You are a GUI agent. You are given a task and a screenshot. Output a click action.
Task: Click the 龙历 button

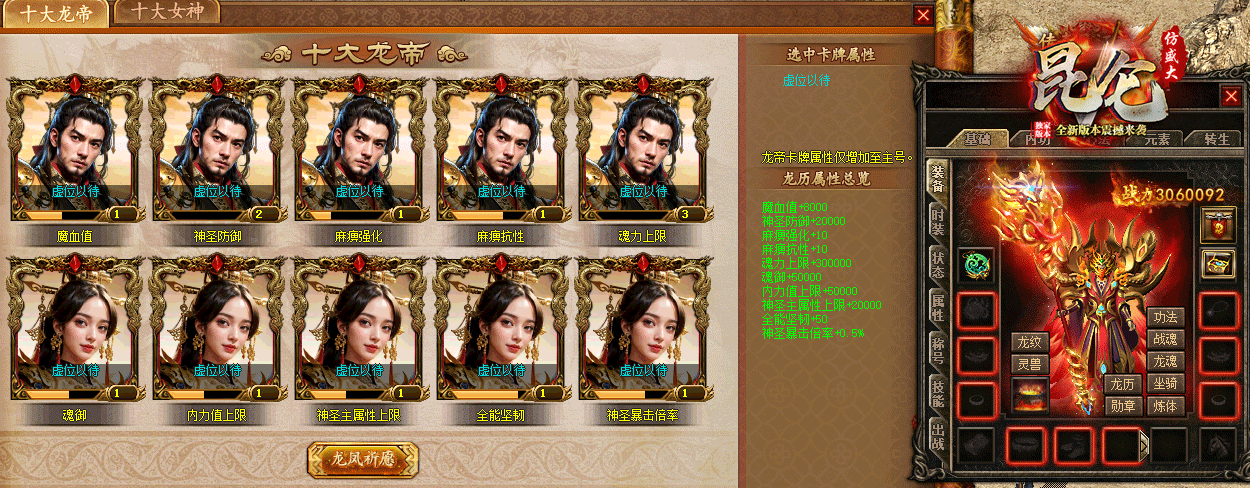pos(1121,384)
